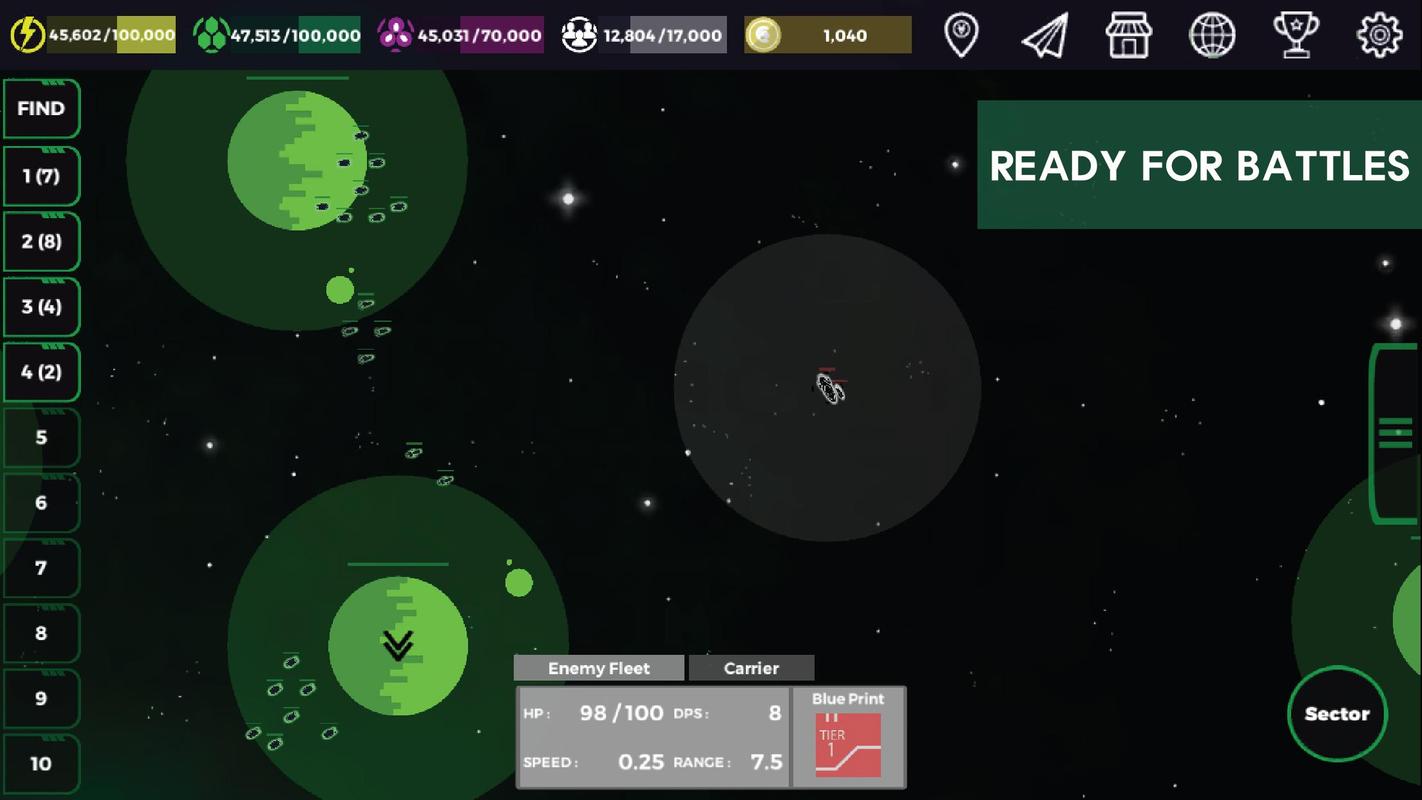Open the shop storefront icon

click(x=1128, y=35)
